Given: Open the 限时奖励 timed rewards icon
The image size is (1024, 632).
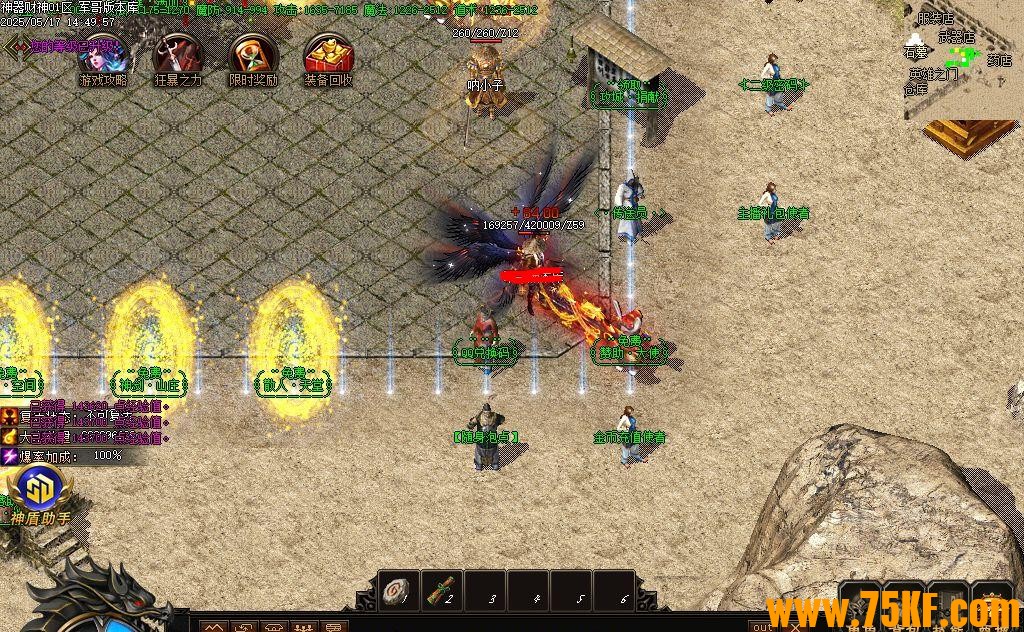Looking at the screenshot, I should [x=253, y=57].
